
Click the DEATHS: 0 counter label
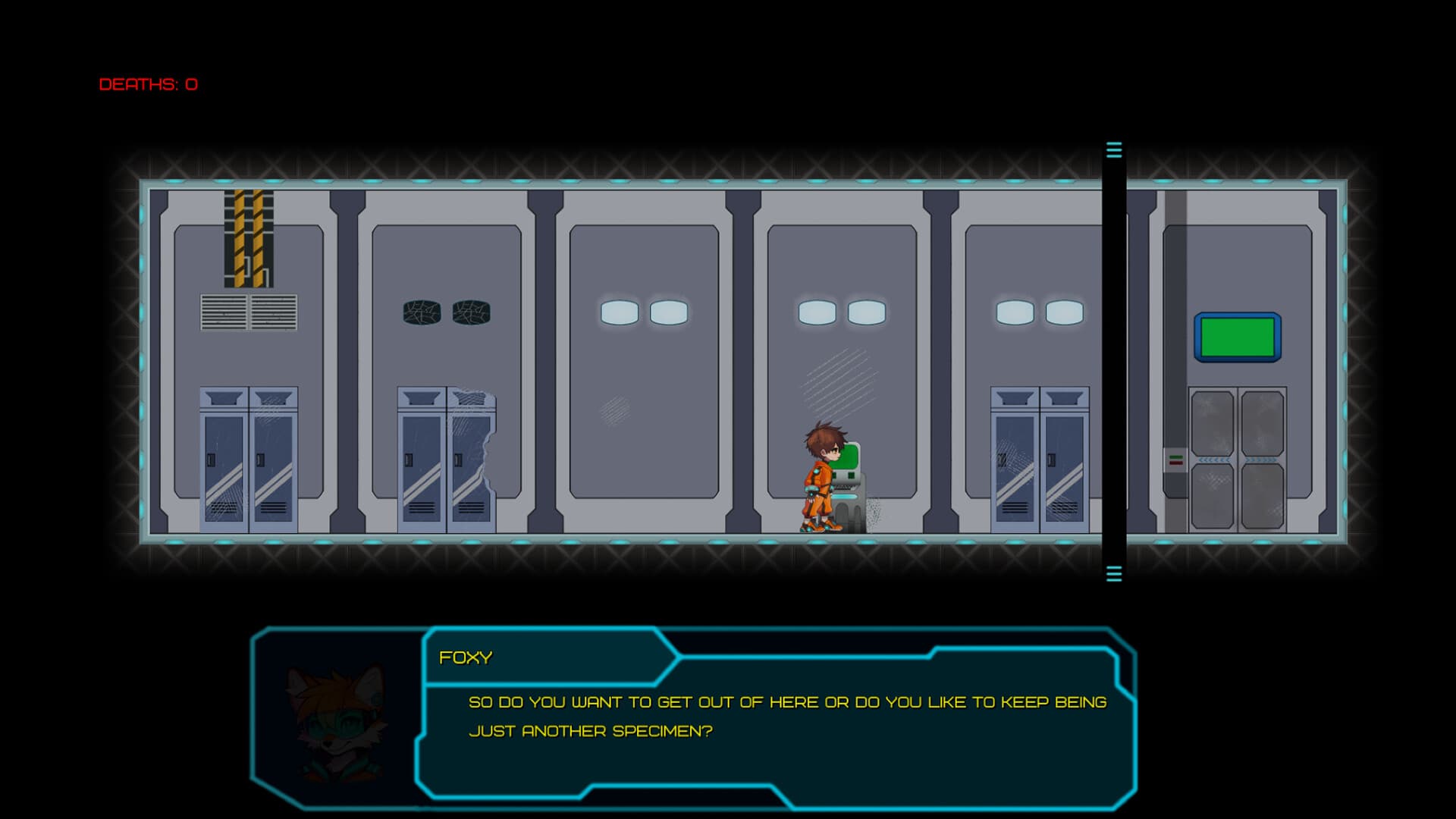click(147, 85)
